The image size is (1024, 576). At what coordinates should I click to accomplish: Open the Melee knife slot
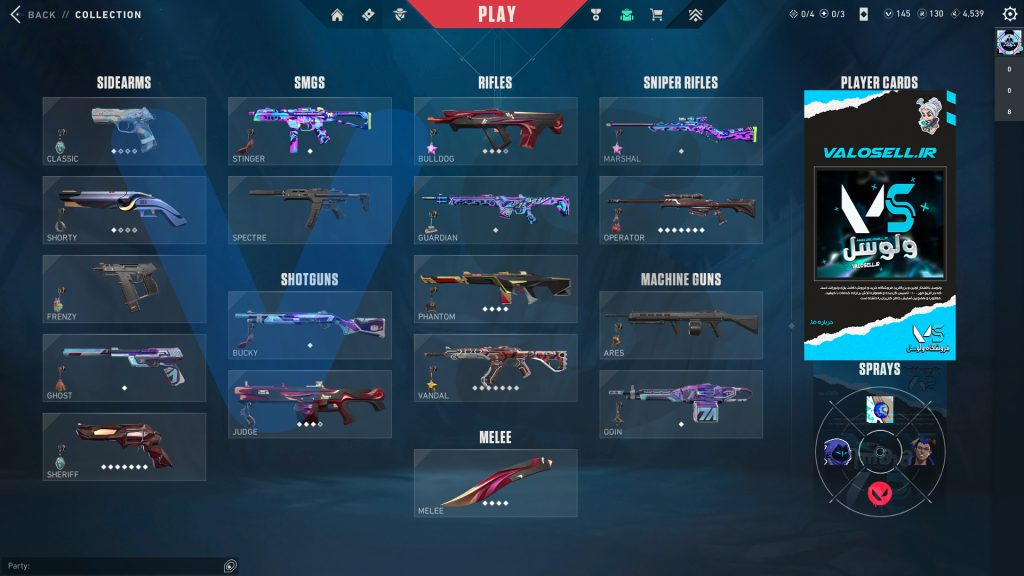(496, 483)
